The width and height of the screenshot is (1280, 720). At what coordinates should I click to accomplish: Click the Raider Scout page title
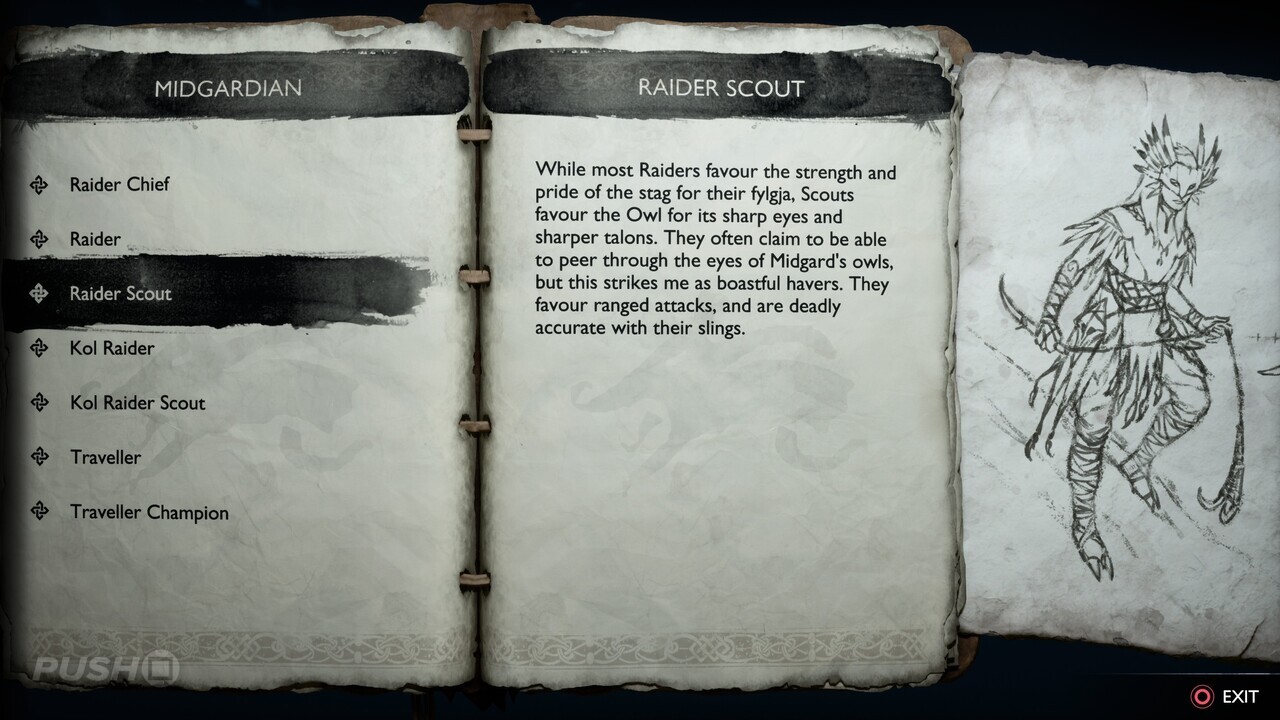(719, 87)
